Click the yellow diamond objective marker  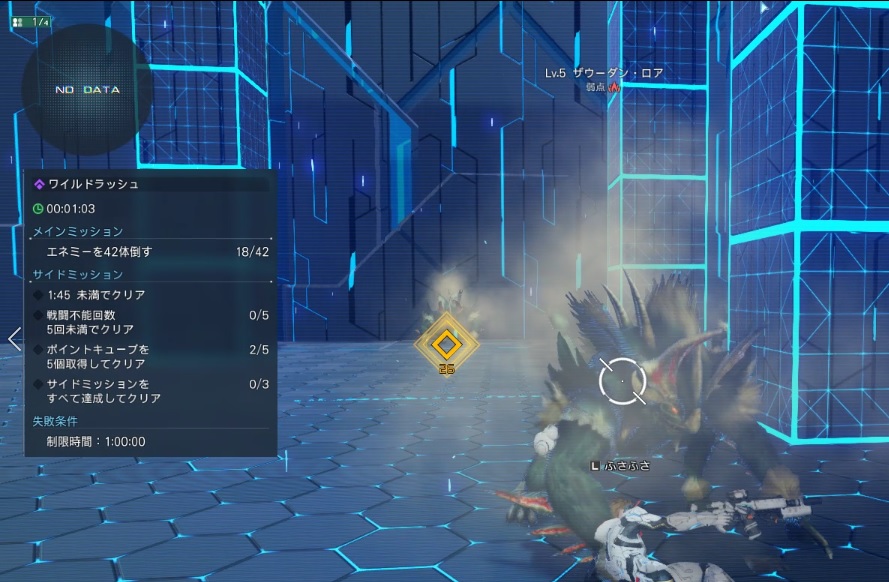(x=447, y=344)
